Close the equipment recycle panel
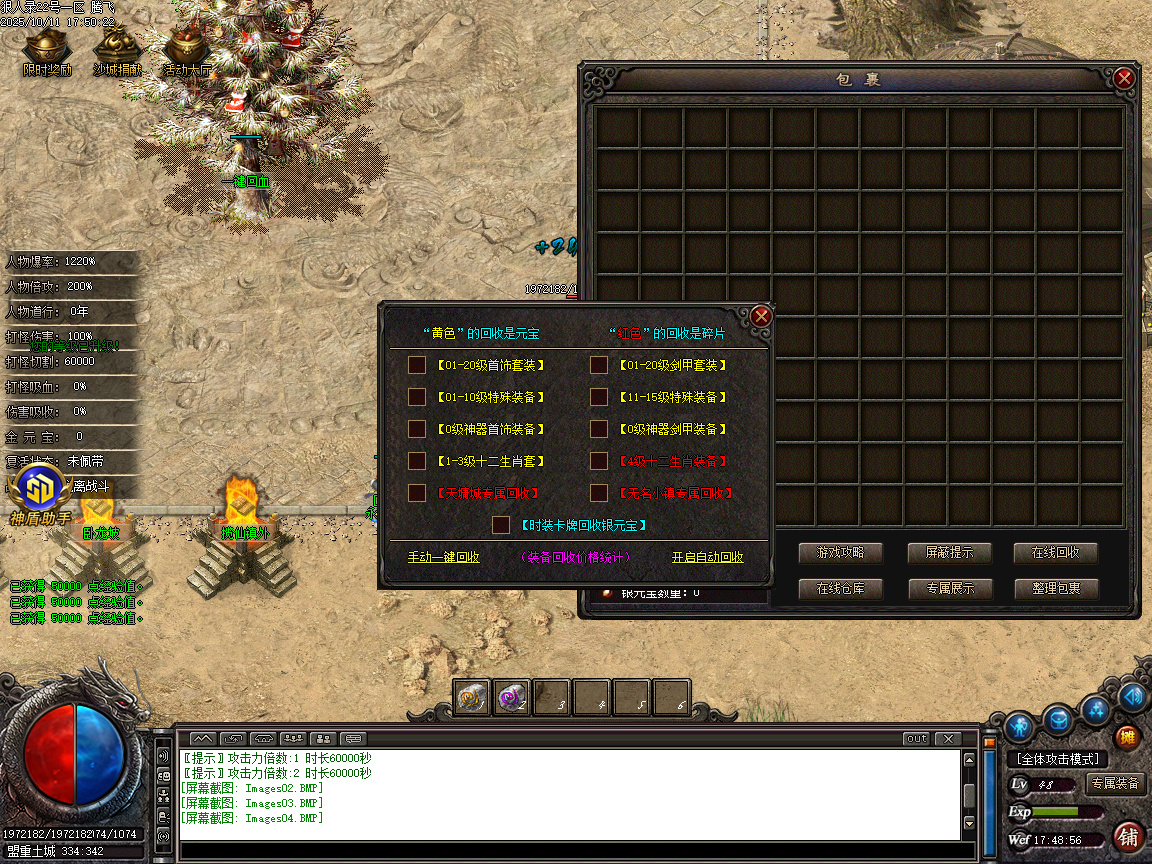This screenshot has width=1152, height=864. [761, 317]
